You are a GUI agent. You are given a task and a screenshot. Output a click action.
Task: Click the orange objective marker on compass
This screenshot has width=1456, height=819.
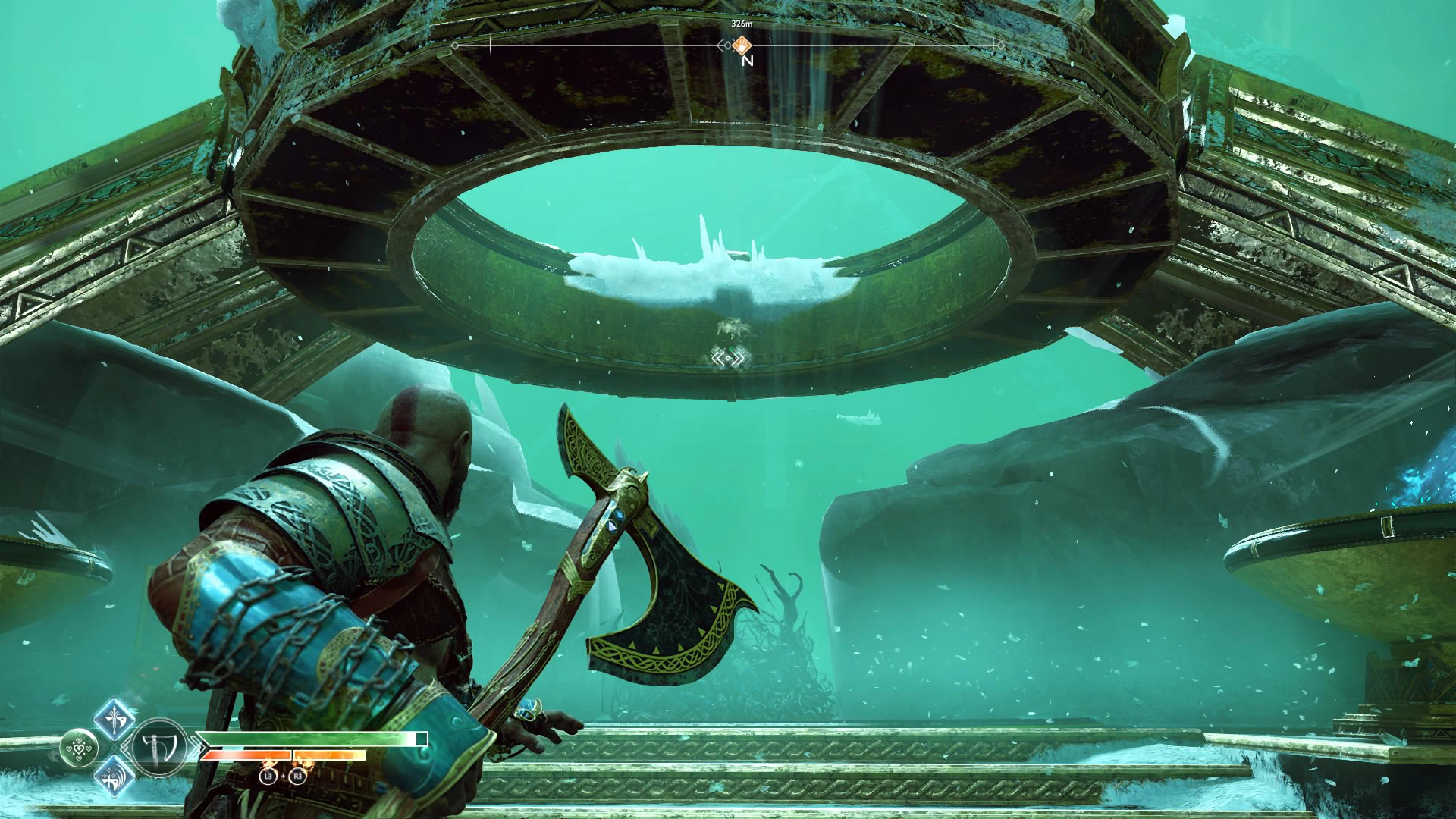[x=743, y=45]
